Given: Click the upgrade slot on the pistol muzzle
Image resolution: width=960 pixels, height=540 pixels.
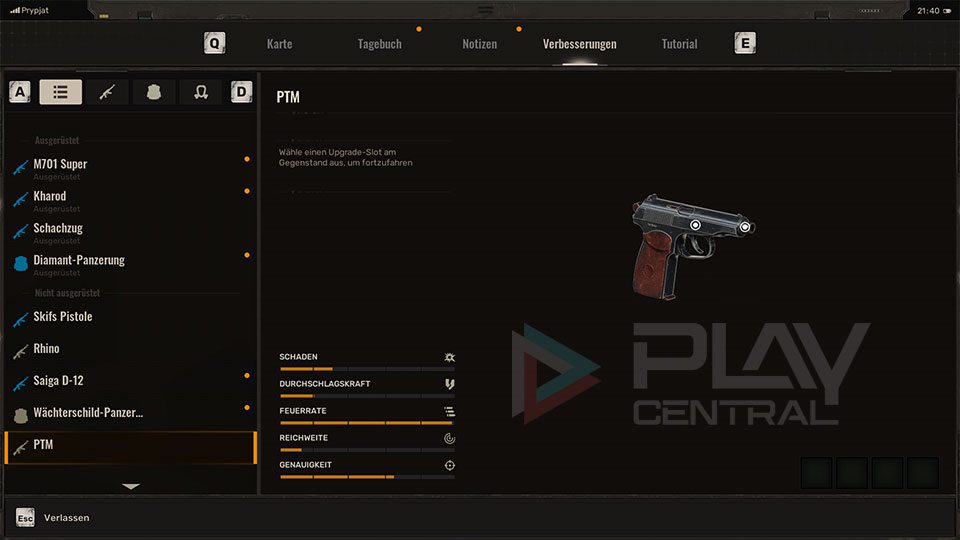Looking at the screenshot, I should tap(746, 227).
